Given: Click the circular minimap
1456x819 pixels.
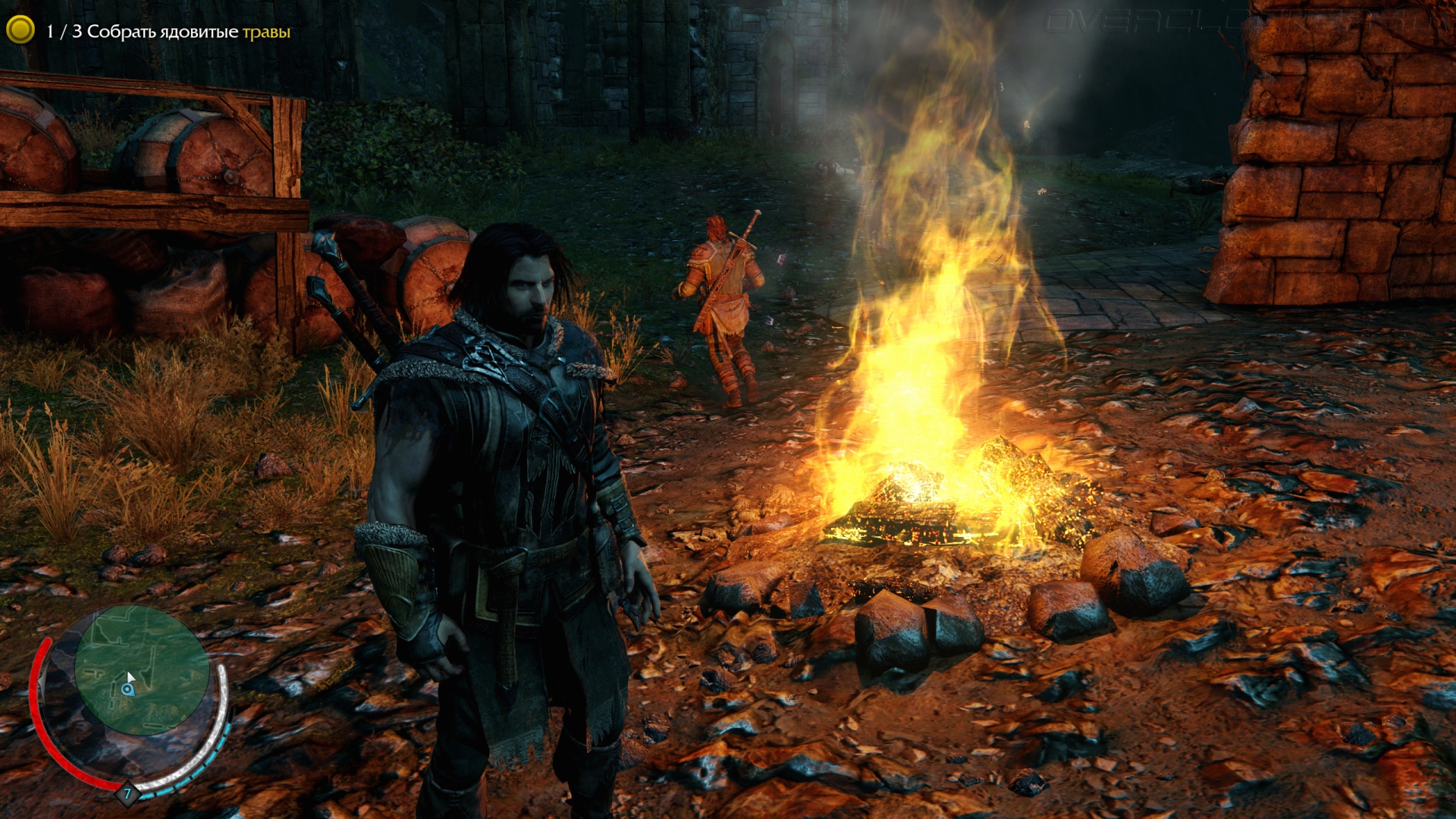Looking at the screenshot, I should click(141, 670).
